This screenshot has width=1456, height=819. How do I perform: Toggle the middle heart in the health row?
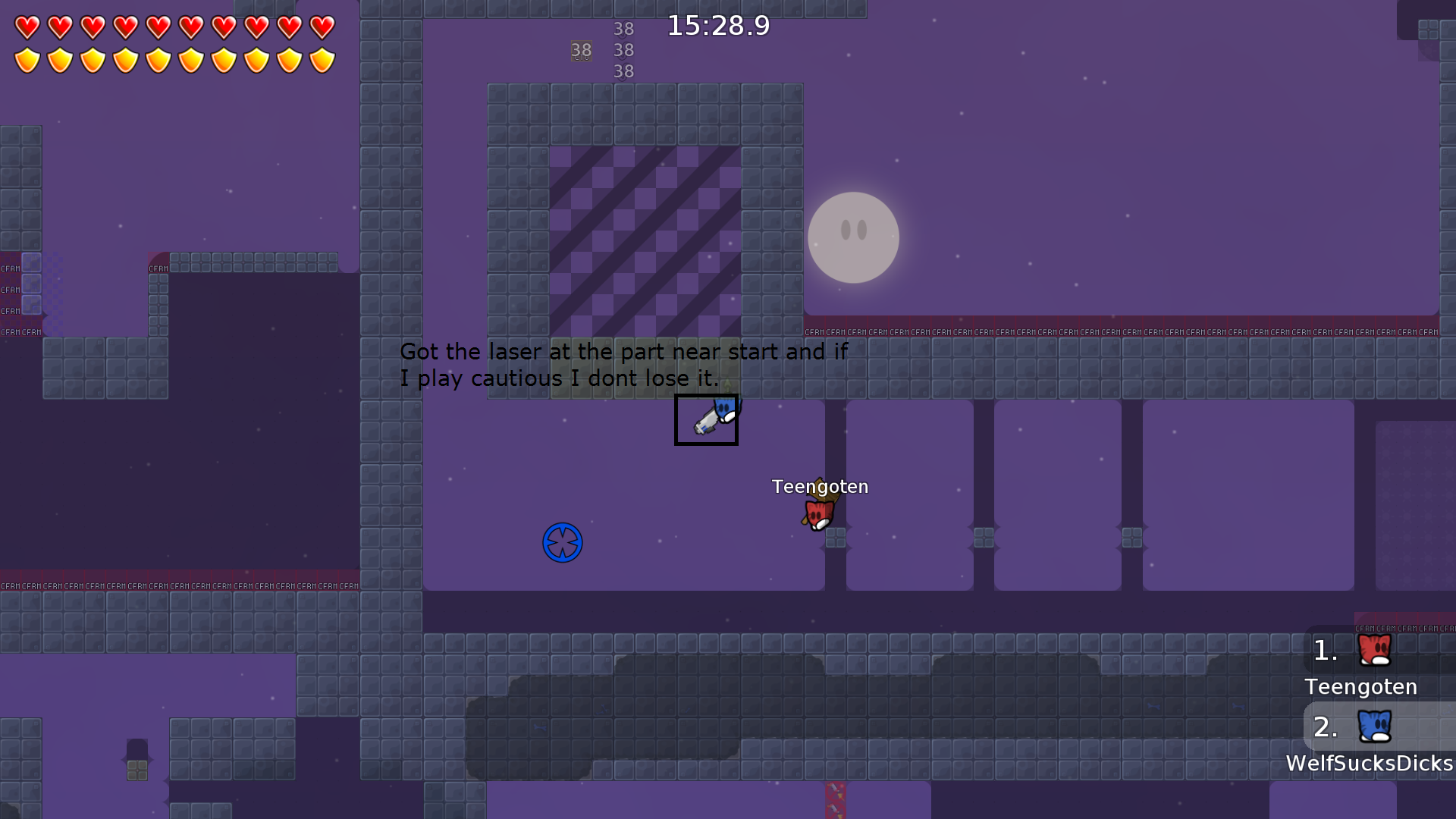[158, 25]
